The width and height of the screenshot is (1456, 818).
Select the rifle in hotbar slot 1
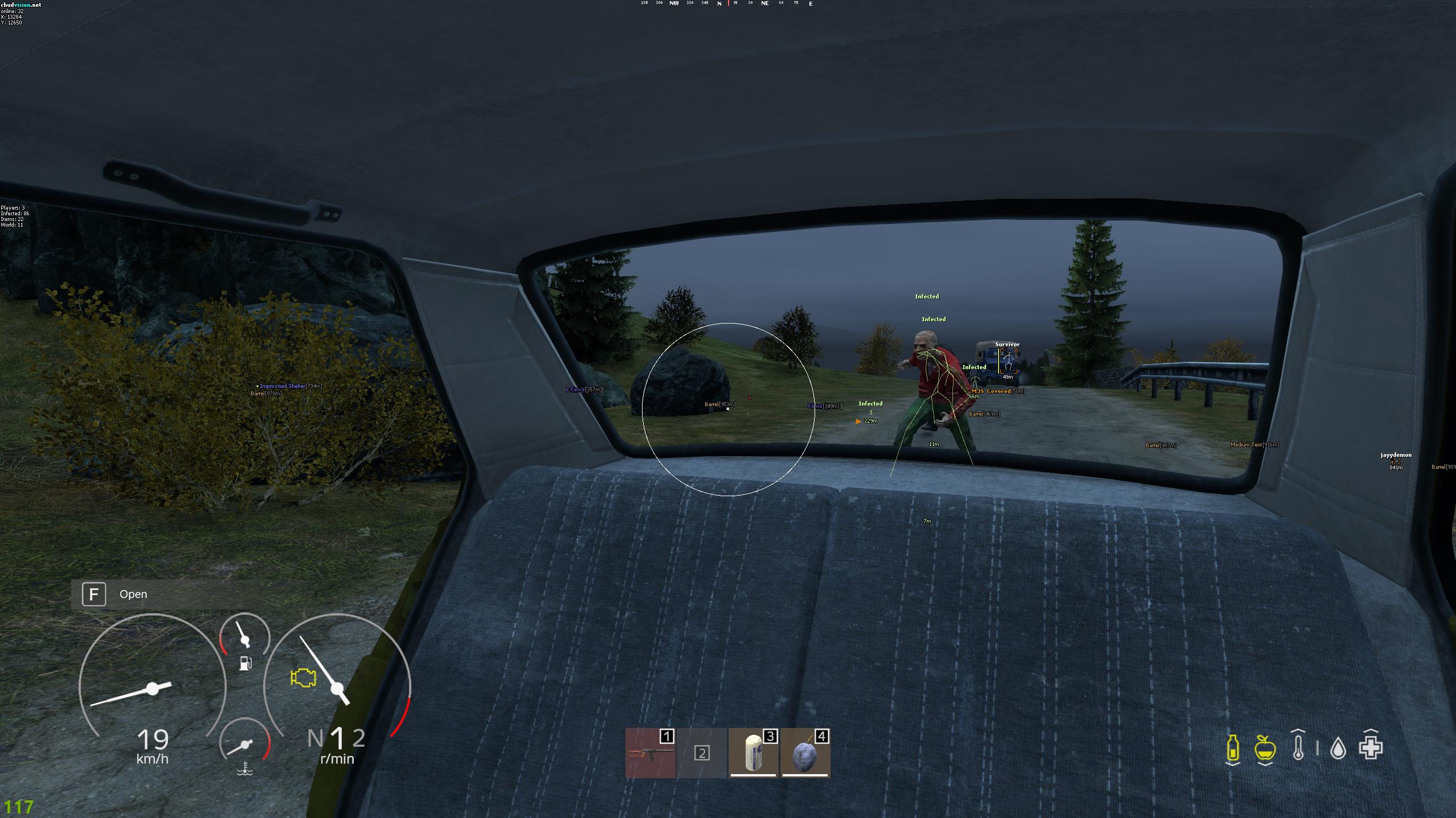click(650, 752)
